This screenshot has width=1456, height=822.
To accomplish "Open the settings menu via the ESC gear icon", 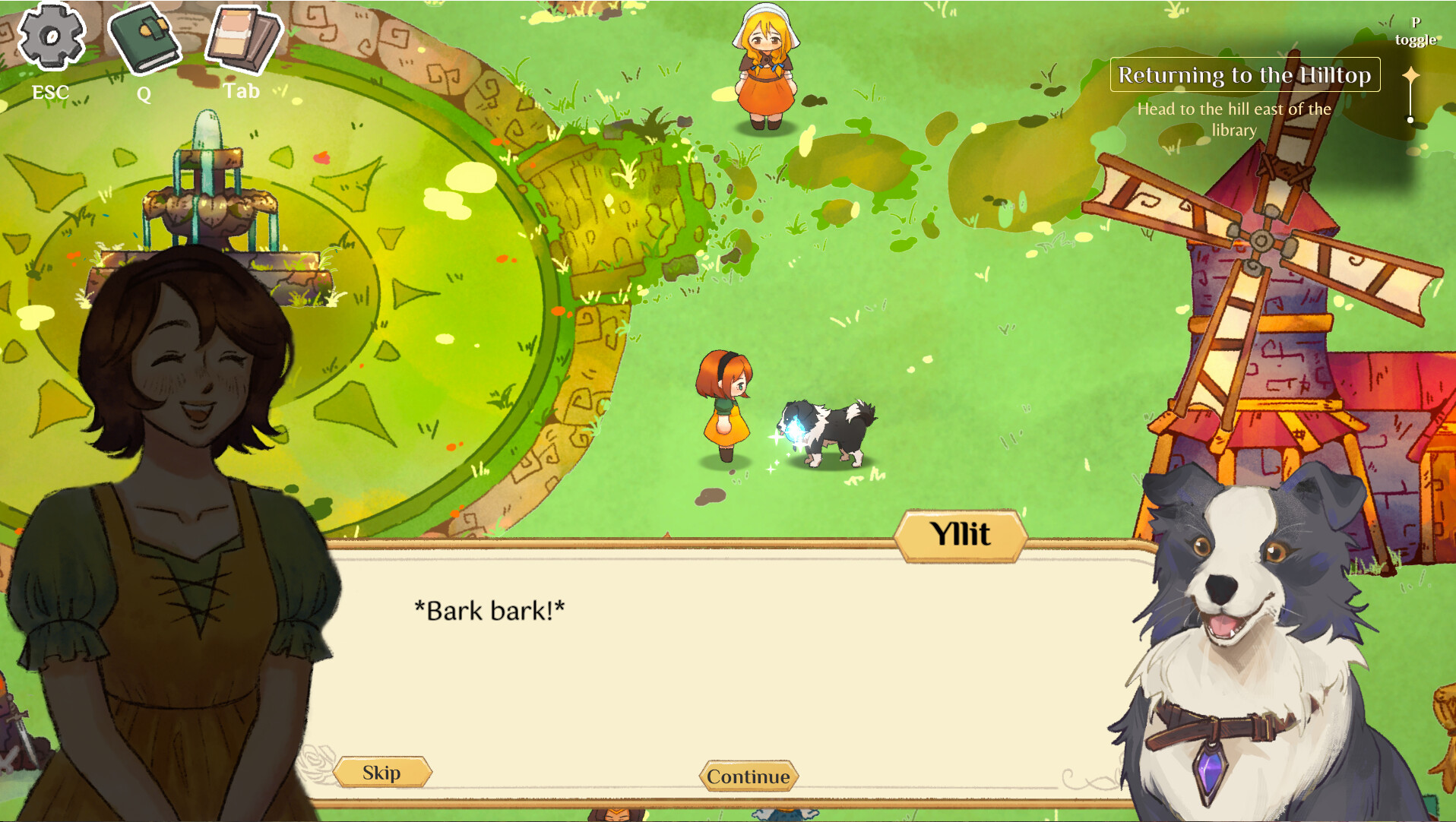I will point(50,36).
